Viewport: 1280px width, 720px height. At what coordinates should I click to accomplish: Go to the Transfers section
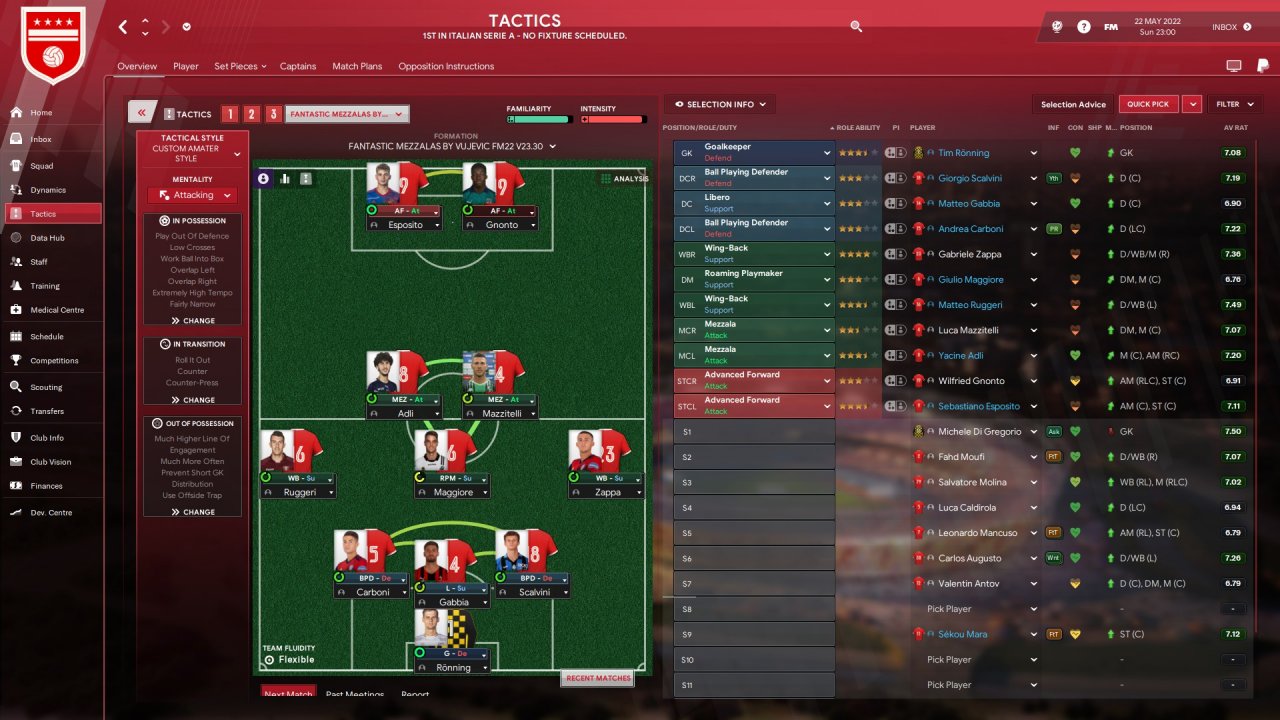click(x=46, y=411)
